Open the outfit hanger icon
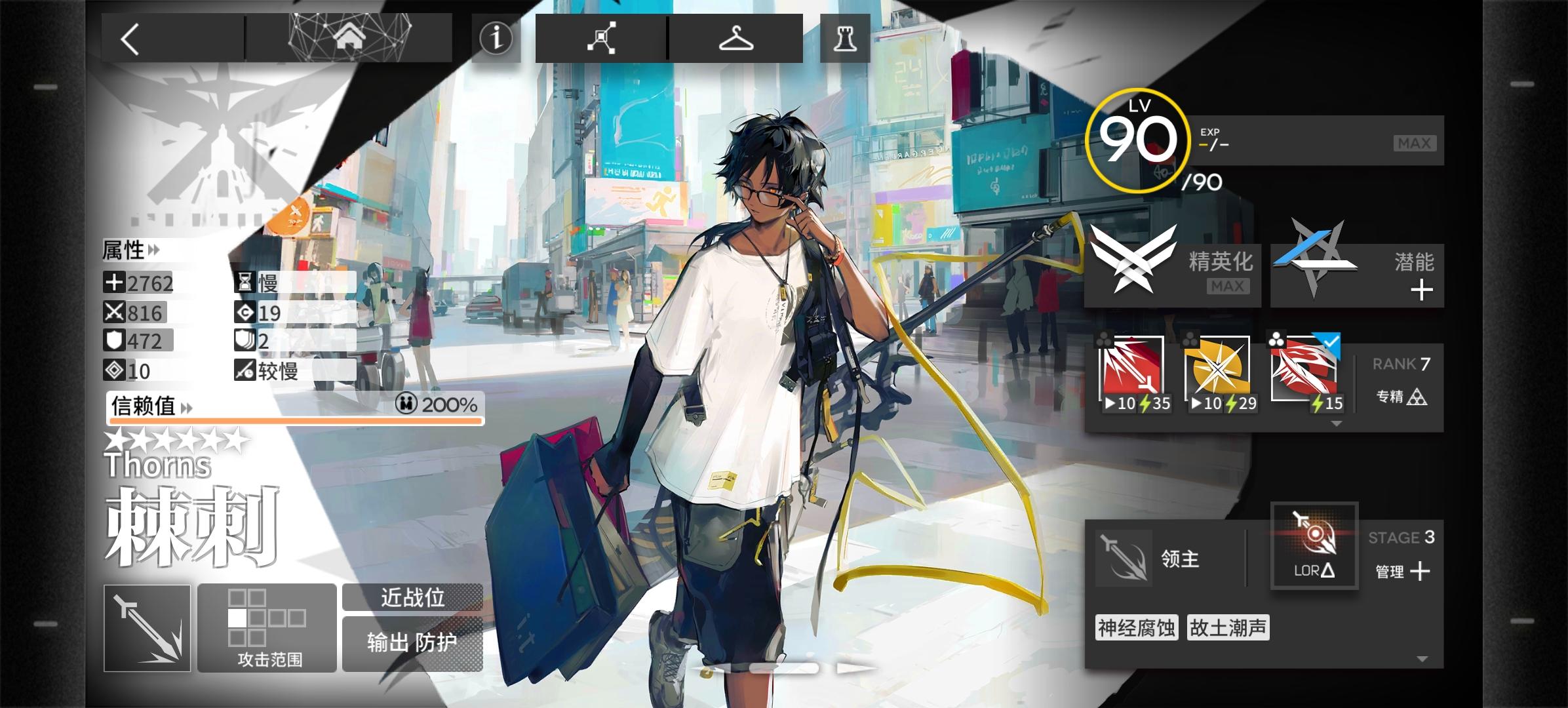Viewport: 1568px width, 708px height. [x=735, y=39]
